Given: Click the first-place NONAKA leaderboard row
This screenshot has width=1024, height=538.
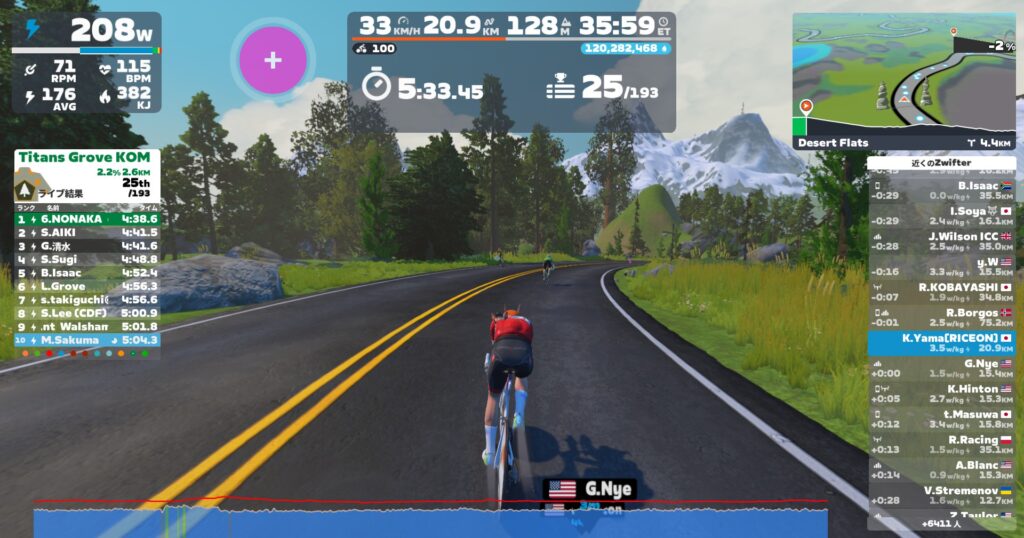Looking at the screenshot, I should (86, 217).
